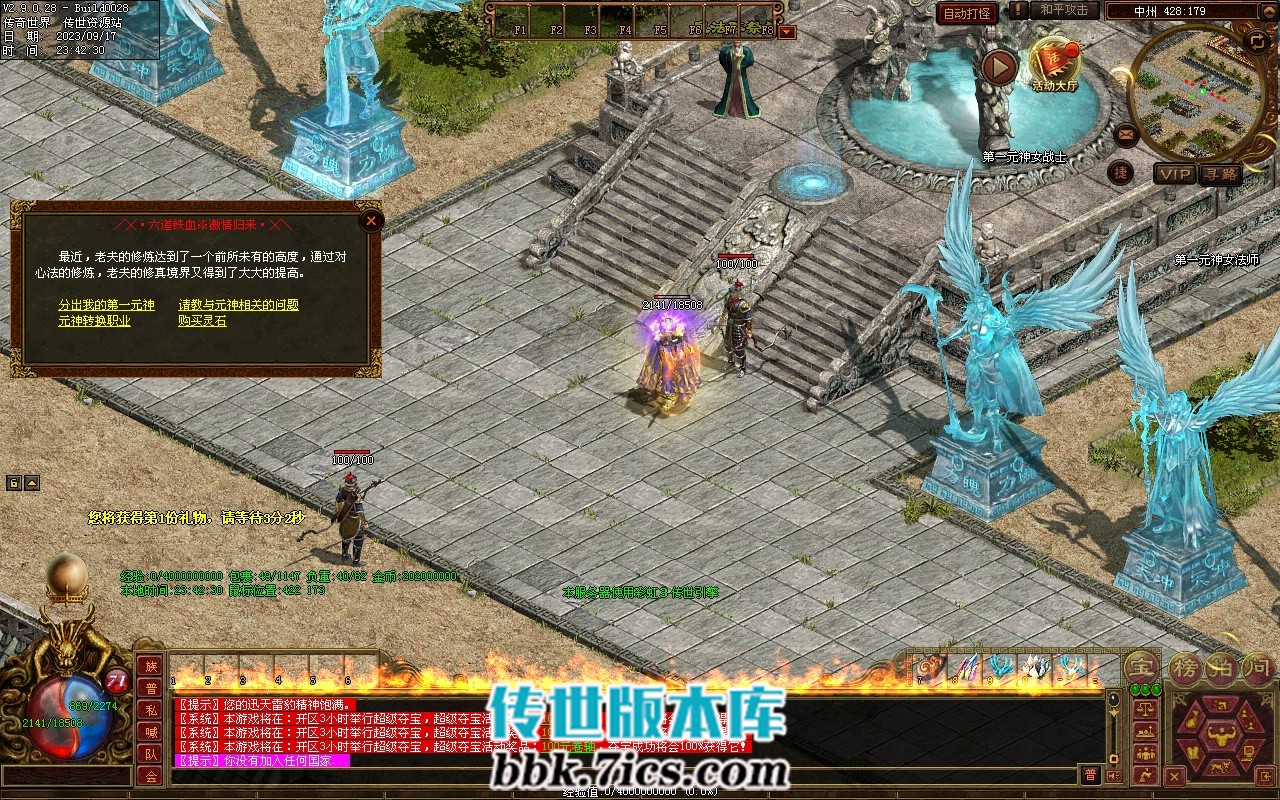The image size is (1280, 800).
Task: Open the 榜 ranking button
Action: 1185,668
